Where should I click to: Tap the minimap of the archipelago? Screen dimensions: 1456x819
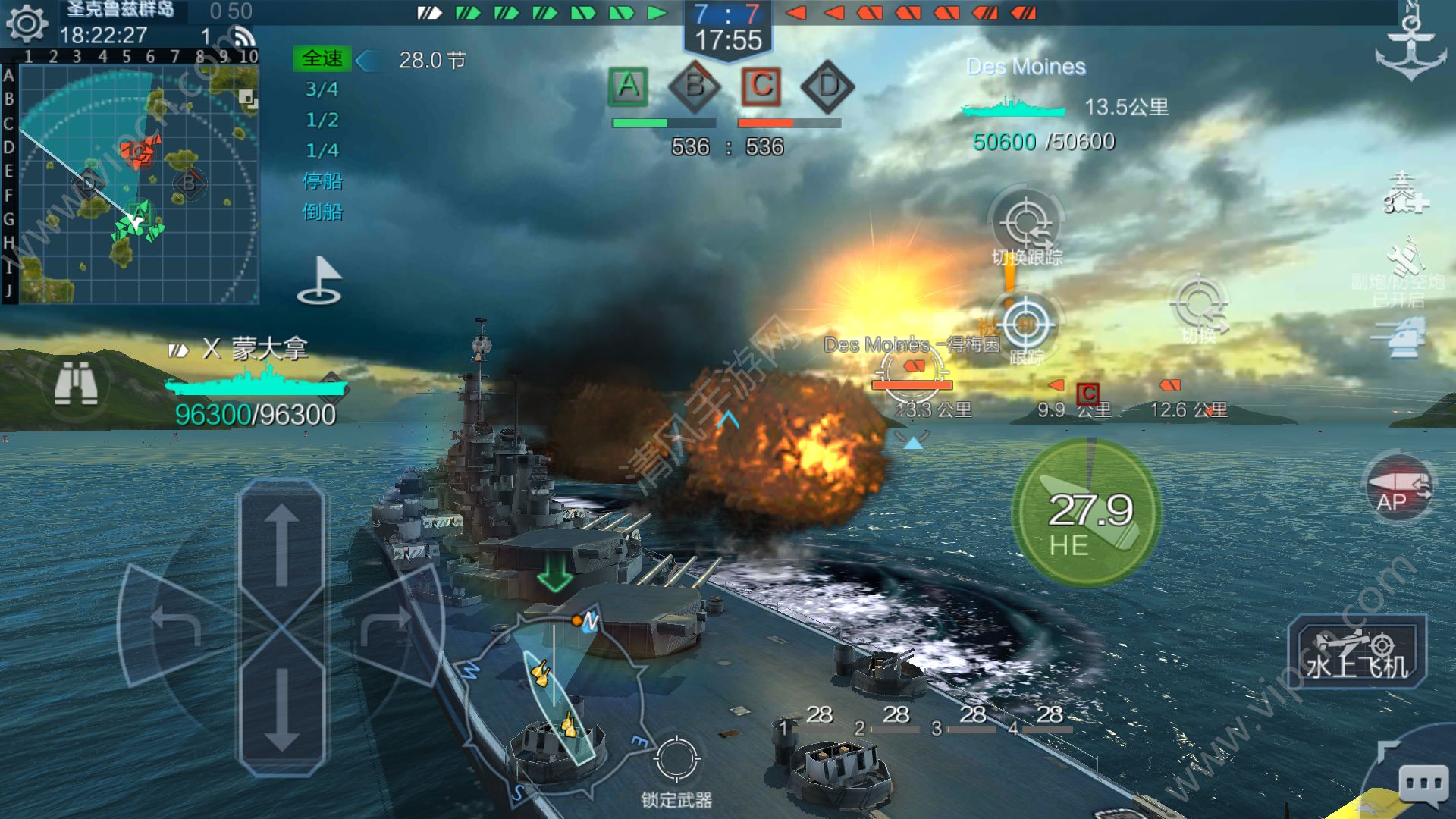tap(138, 184)
